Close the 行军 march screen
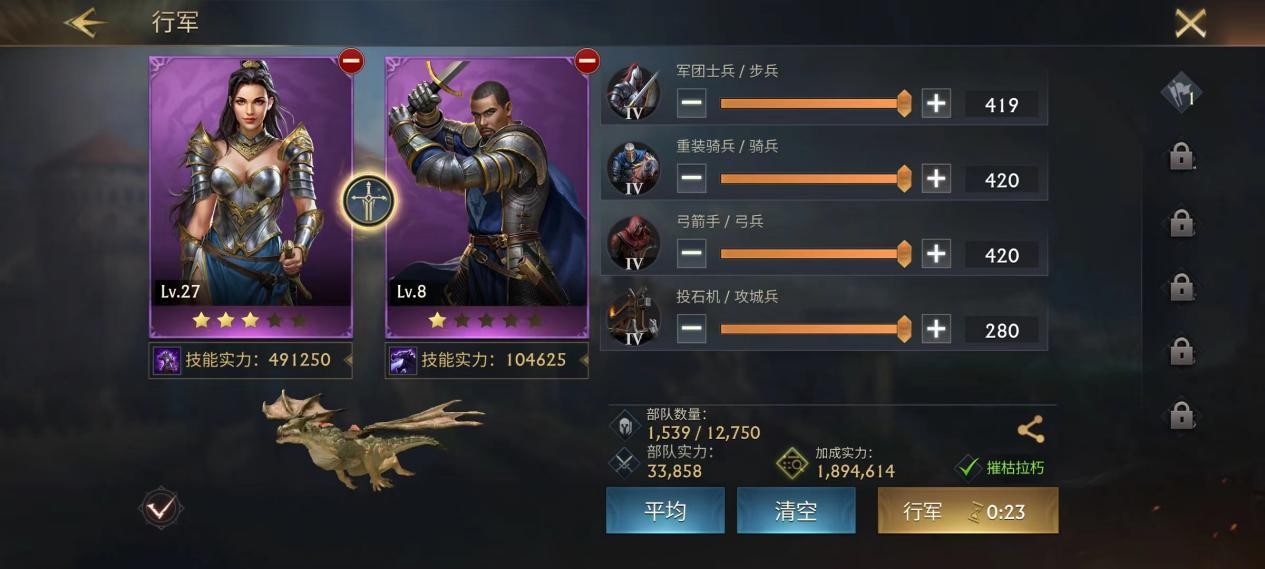 [x=1189, y=23]
